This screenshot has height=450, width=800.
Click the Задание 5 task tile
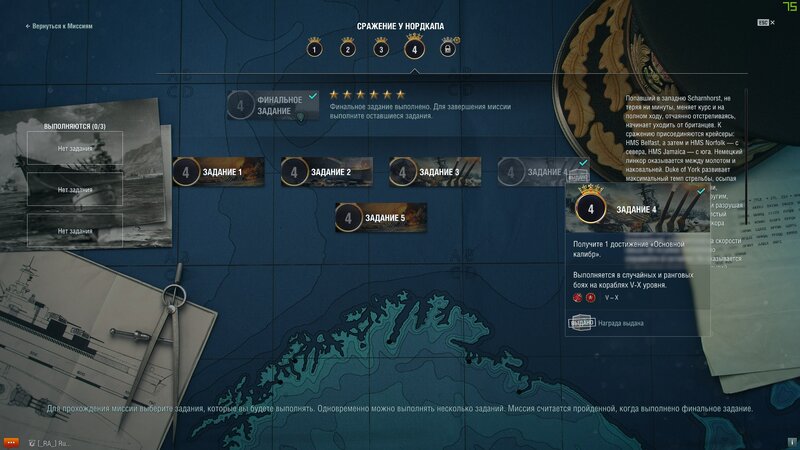tap(381, 217)
